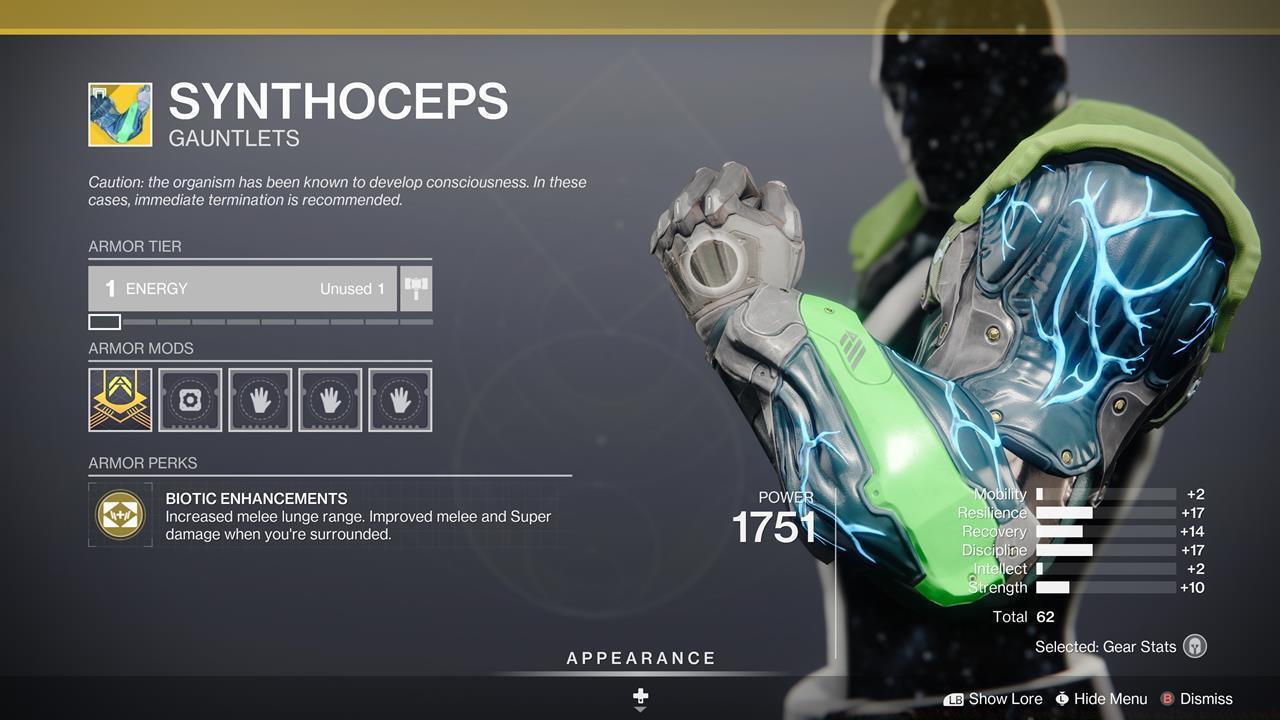This screenshot has width=1280, height=720.
Task: Select the yellow chevron armor mod slot
Action: [120, 400]
